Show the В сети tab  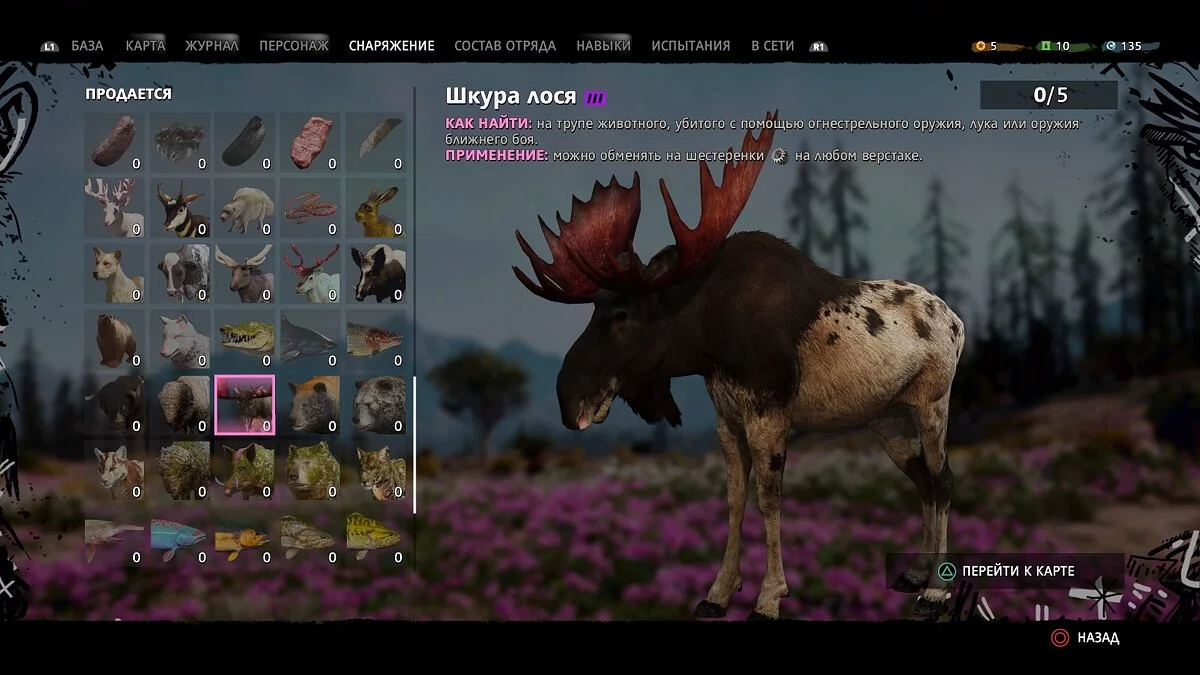click(772, 46)
